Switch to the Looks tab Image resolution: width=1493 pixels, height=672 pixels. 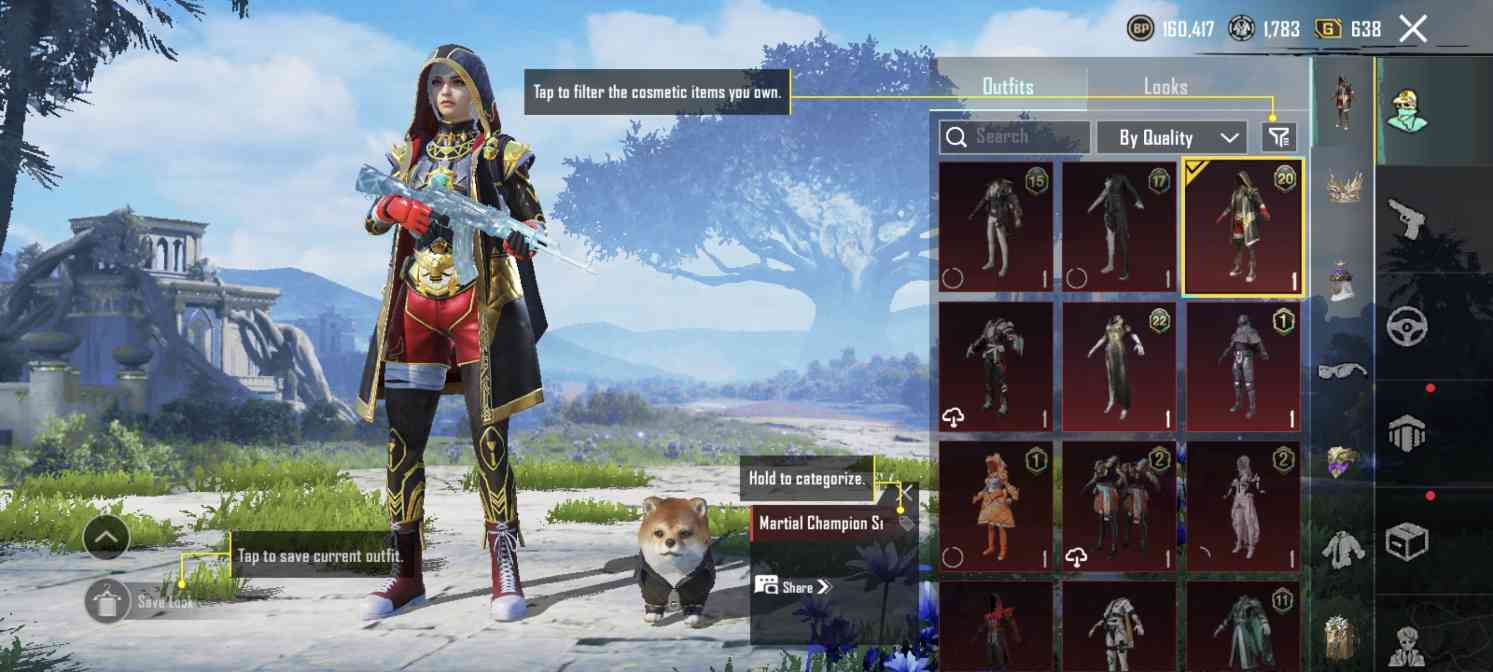1165,87
